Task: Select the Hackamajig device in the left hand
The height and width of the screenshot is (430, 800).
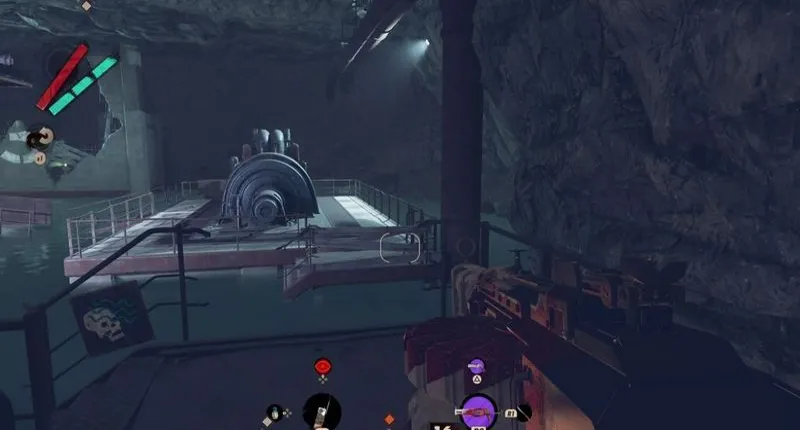Action: [322, 411]
